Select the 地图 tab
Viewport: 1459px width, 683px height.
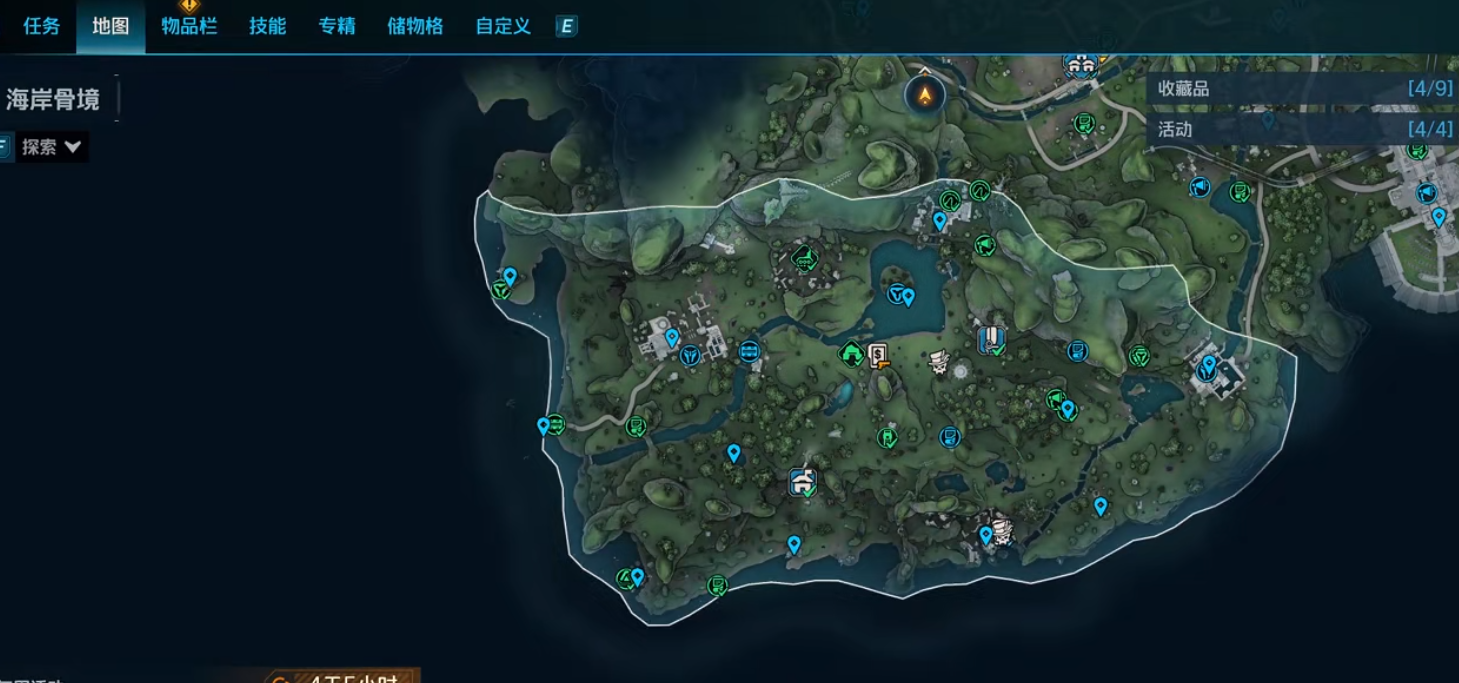[111, 27]
